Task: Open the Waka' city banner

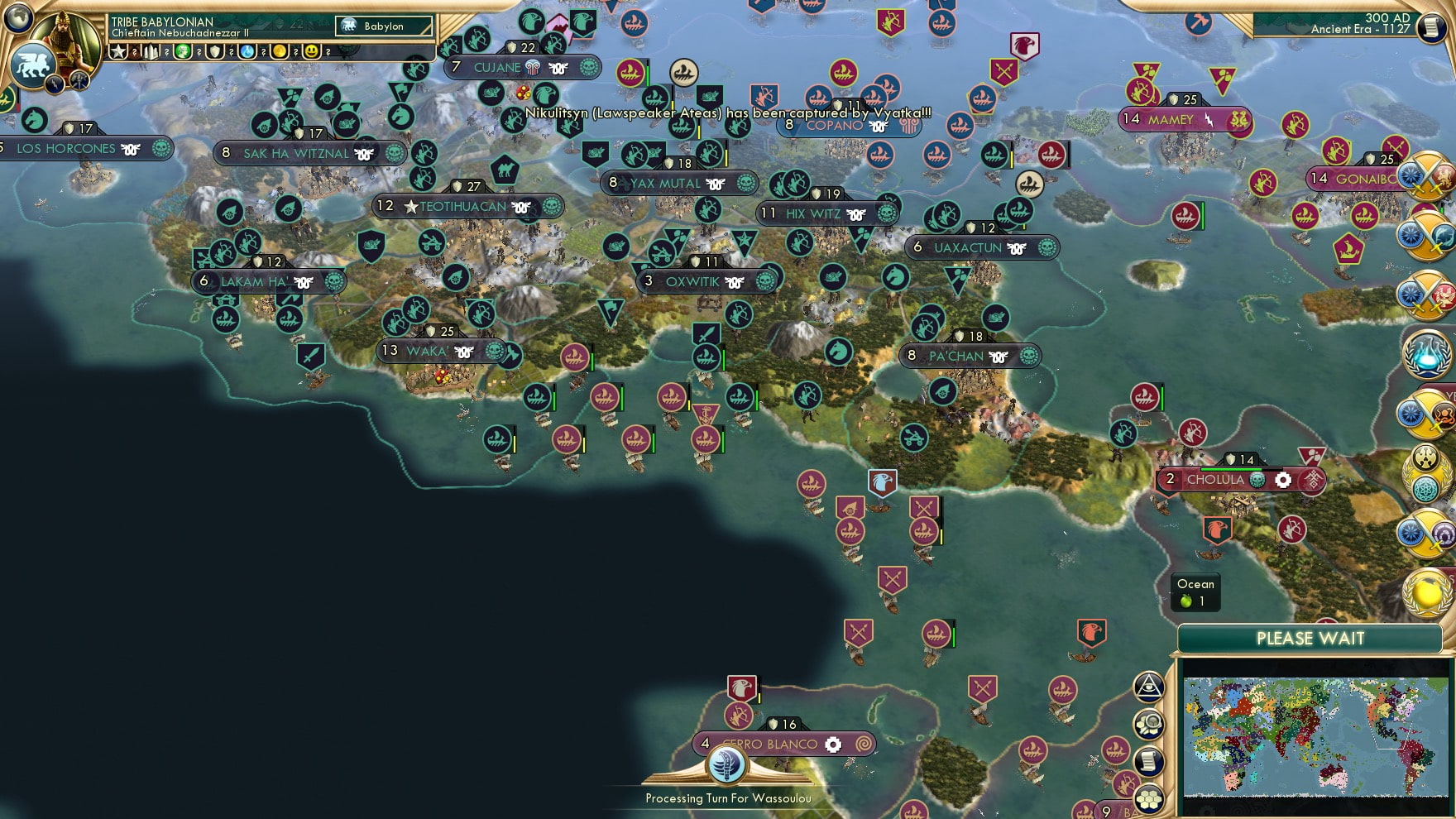Action: click(430, 351)
